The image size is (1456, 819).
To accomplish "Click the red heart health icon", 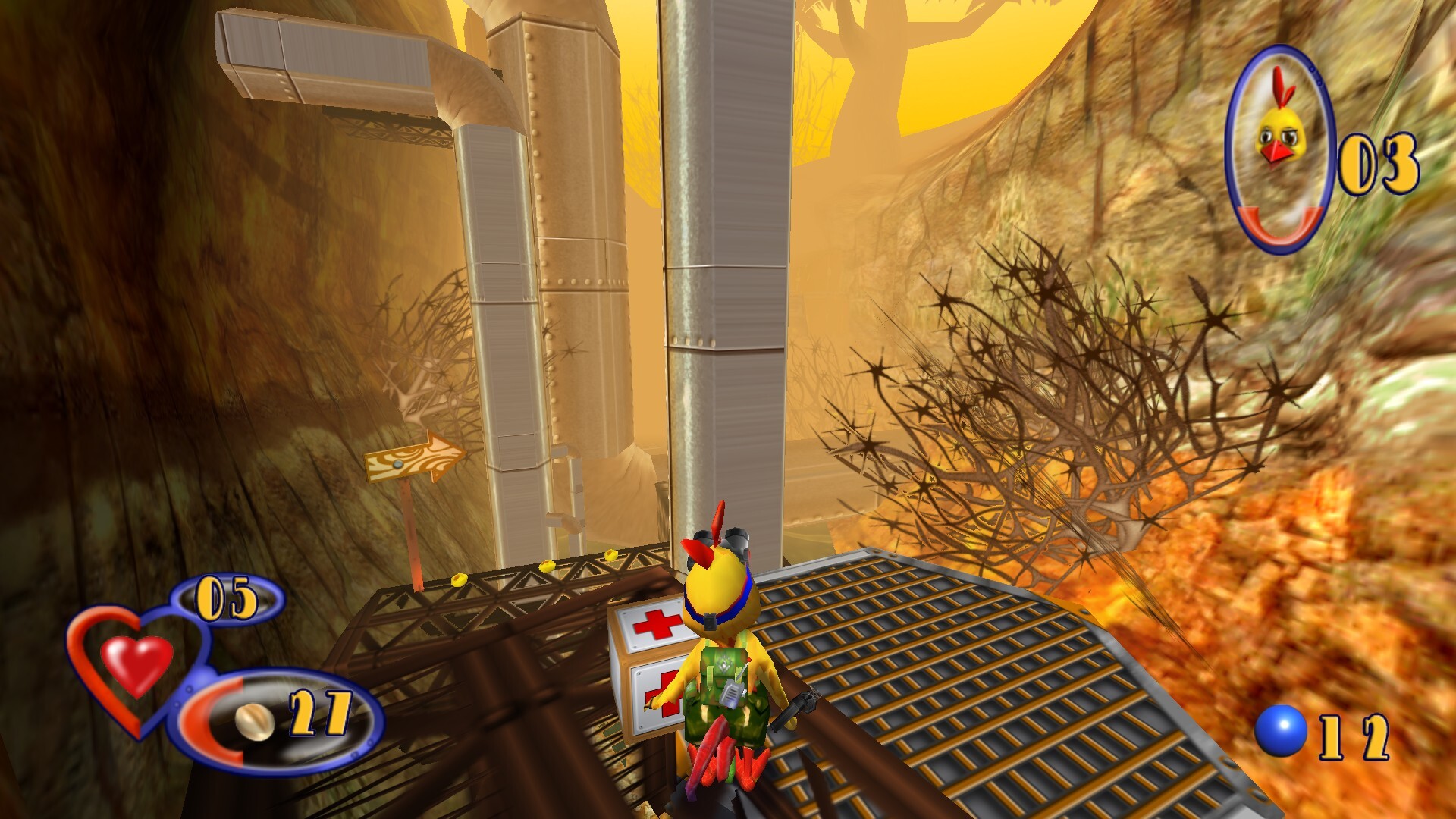I will pos(136,662).
